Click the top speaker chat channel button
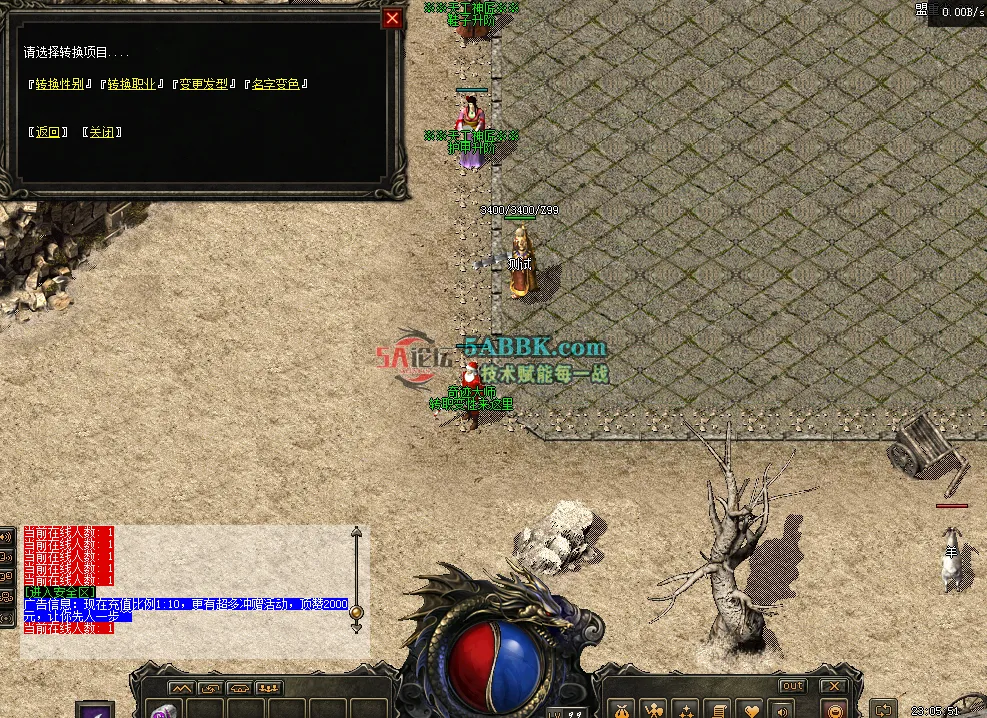Viewport: 987px width, 718px height. pos(8,536)
